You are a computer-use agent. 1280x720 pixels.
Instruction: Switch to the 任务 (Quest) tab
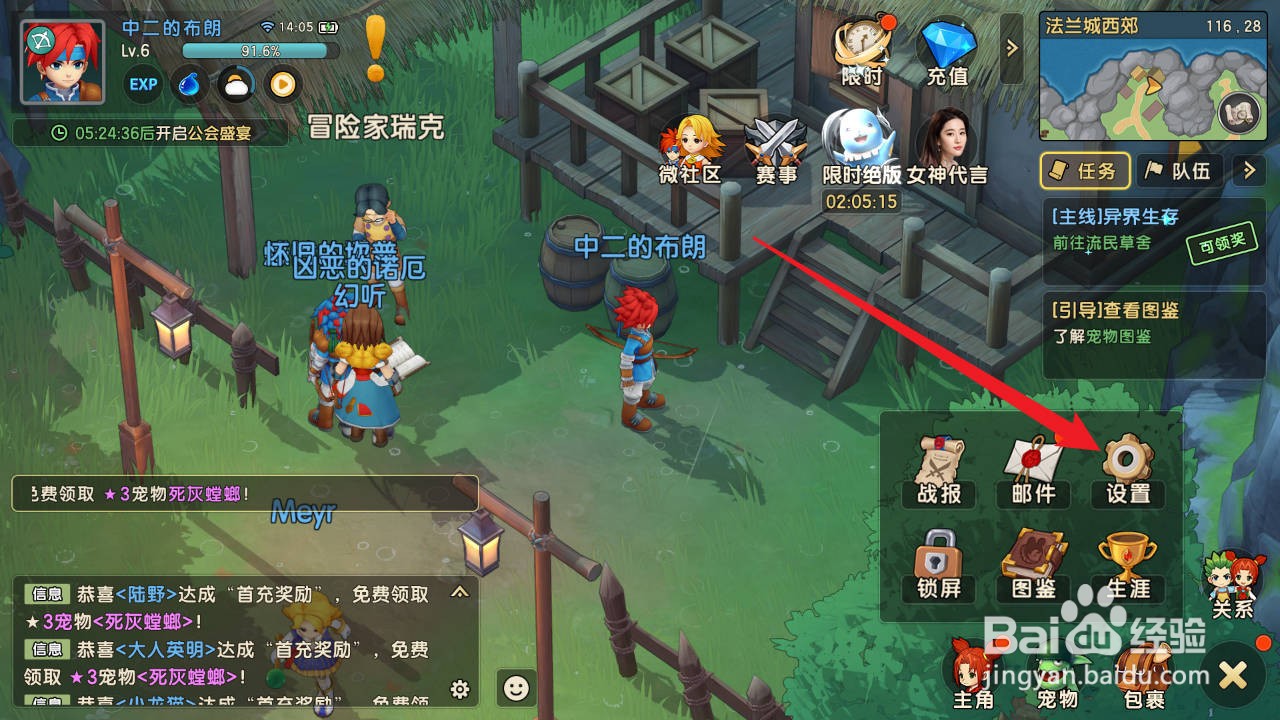coord(1084,171)
